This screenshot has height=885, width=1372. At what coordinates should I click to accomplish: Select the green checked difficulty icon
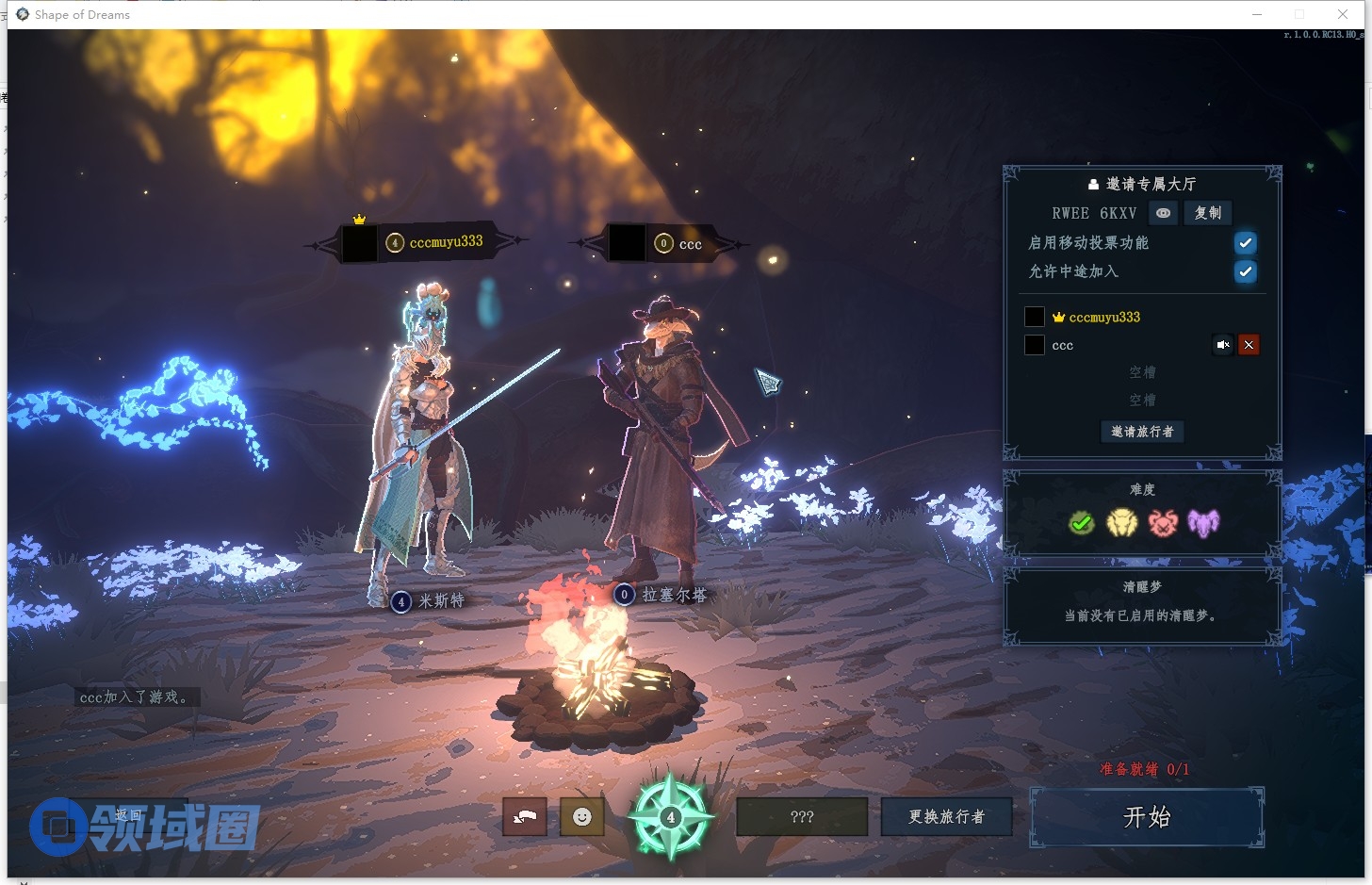1081,522
